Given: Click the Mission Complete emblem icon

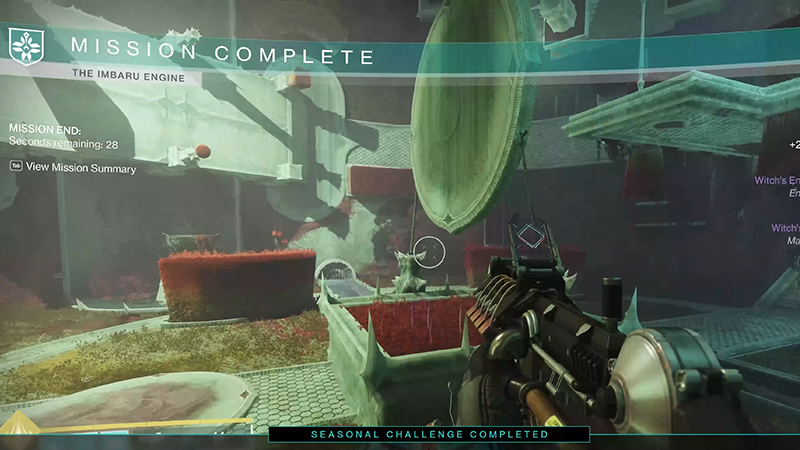Looking at the screenshot, I should pos(24,45).
